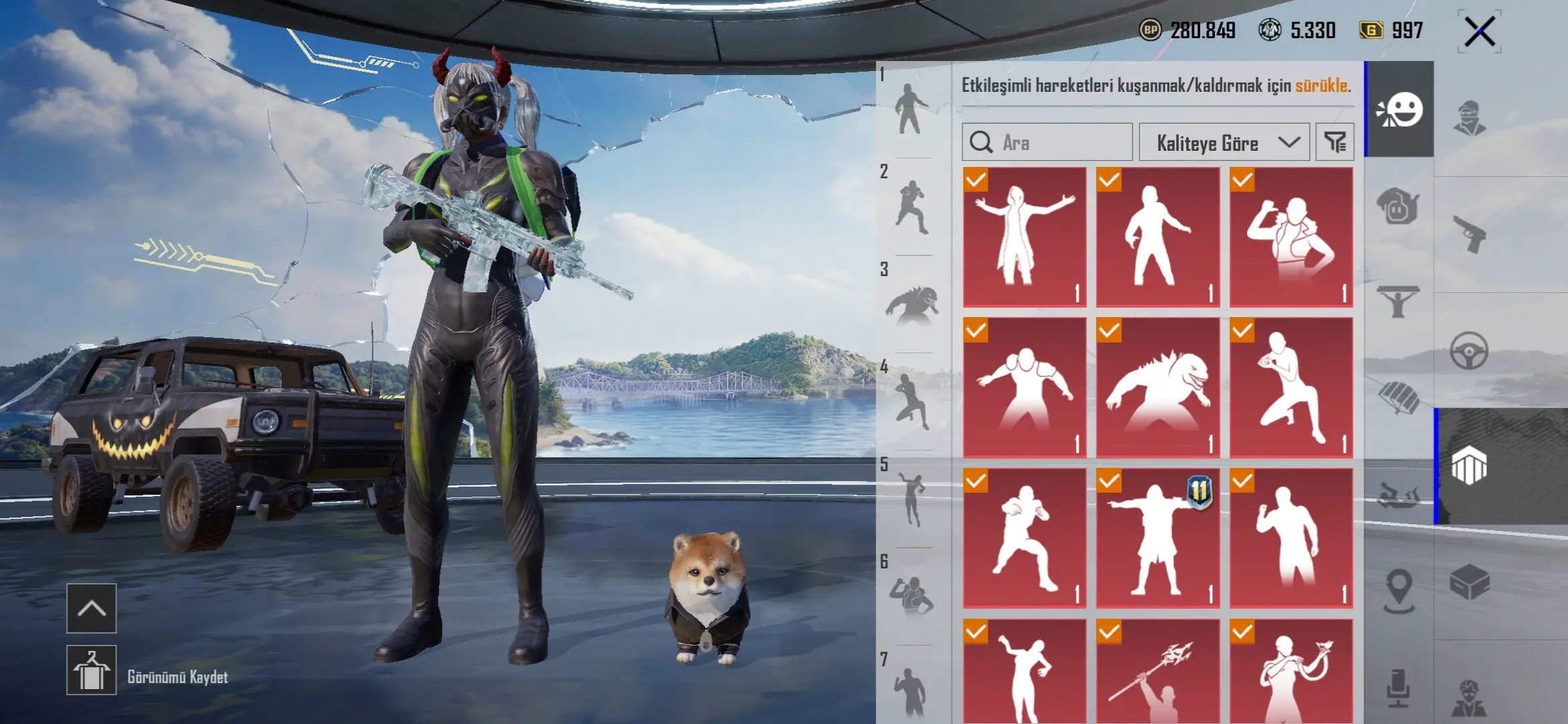Click the G gold currency icon
1568x724 pixels.
point(1371,30)
